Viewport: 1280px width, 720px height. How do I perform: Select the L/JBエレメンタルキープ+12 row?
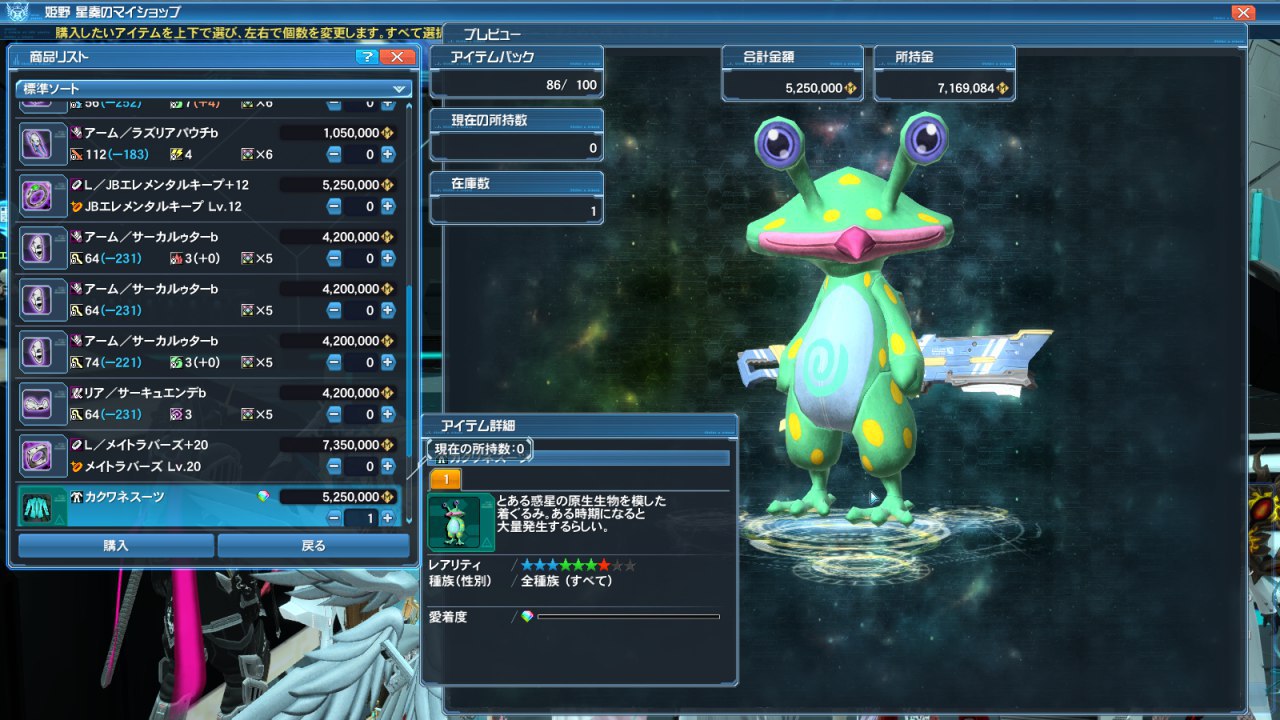click(x=170, y=185)
